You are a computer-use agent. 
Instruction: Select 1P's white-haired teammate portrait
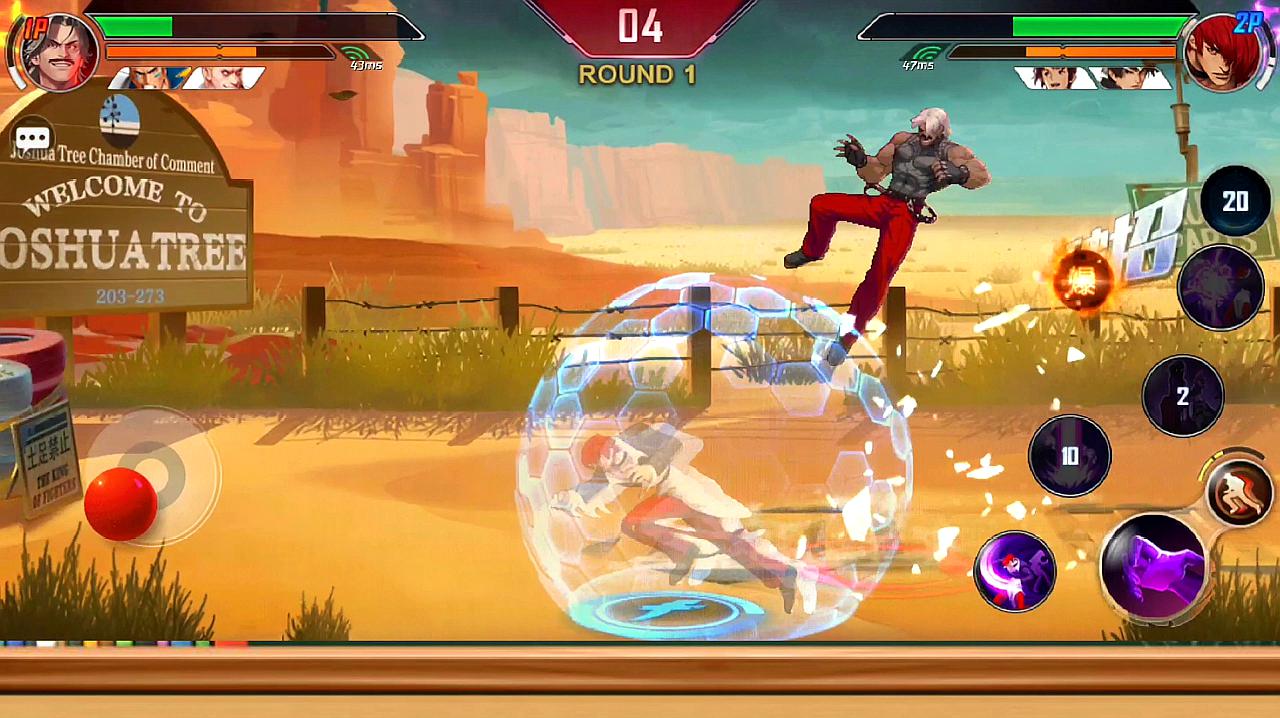click(224, 78)
